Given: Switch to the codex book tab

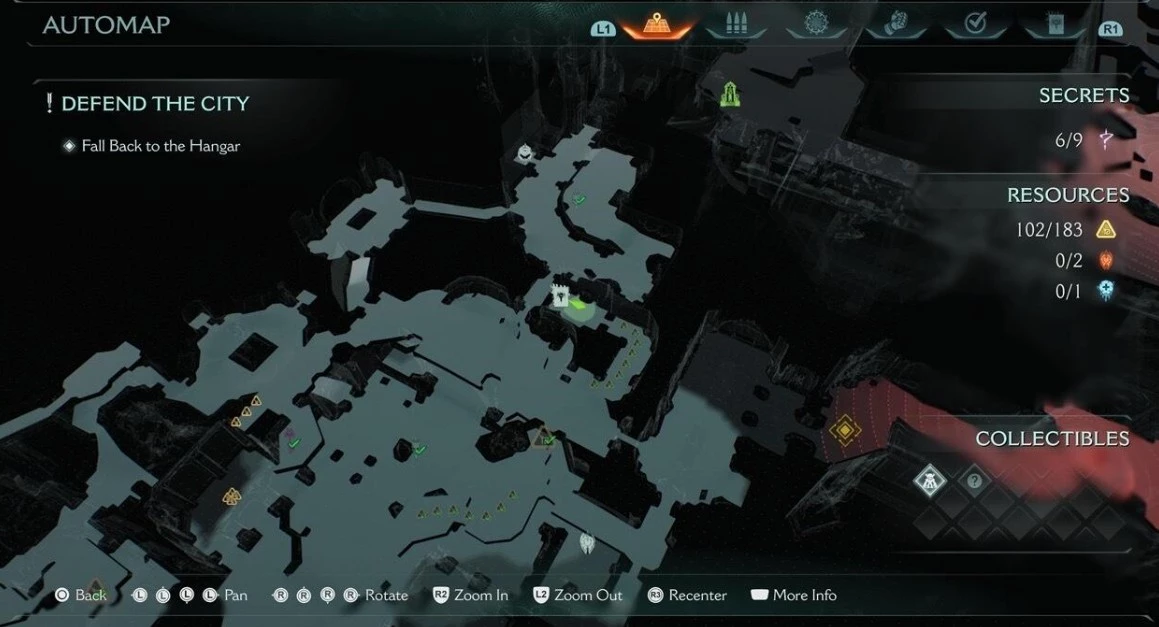Looking at the screenshot, I should (1055, 25).
